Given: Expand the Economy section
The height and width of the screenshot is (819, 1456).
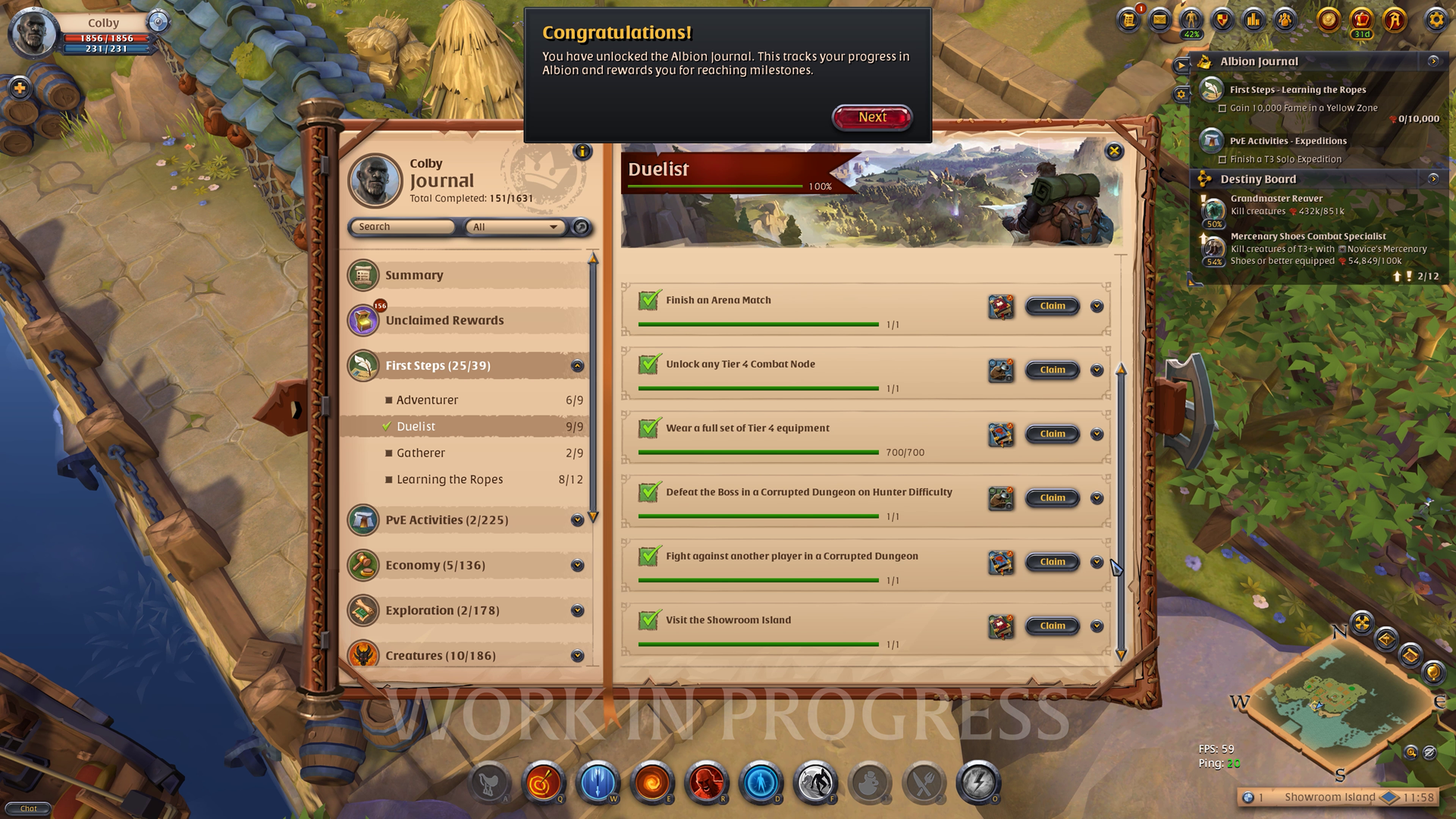Looking at the screenshot, I should pos(577,566).
